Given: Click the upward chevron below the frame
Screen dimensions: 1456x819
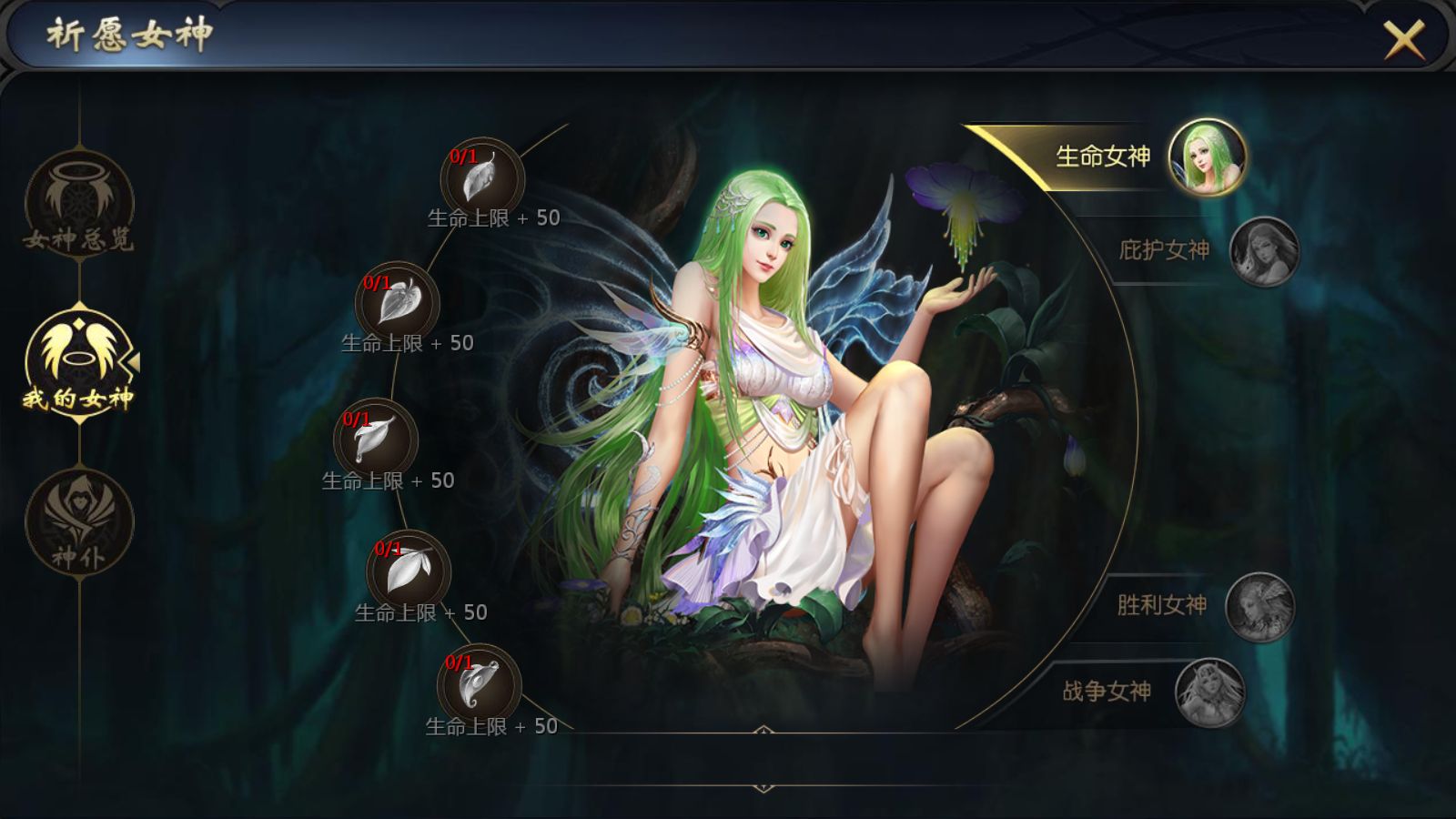Looking at the screenshot, I should tap(763, 728).
